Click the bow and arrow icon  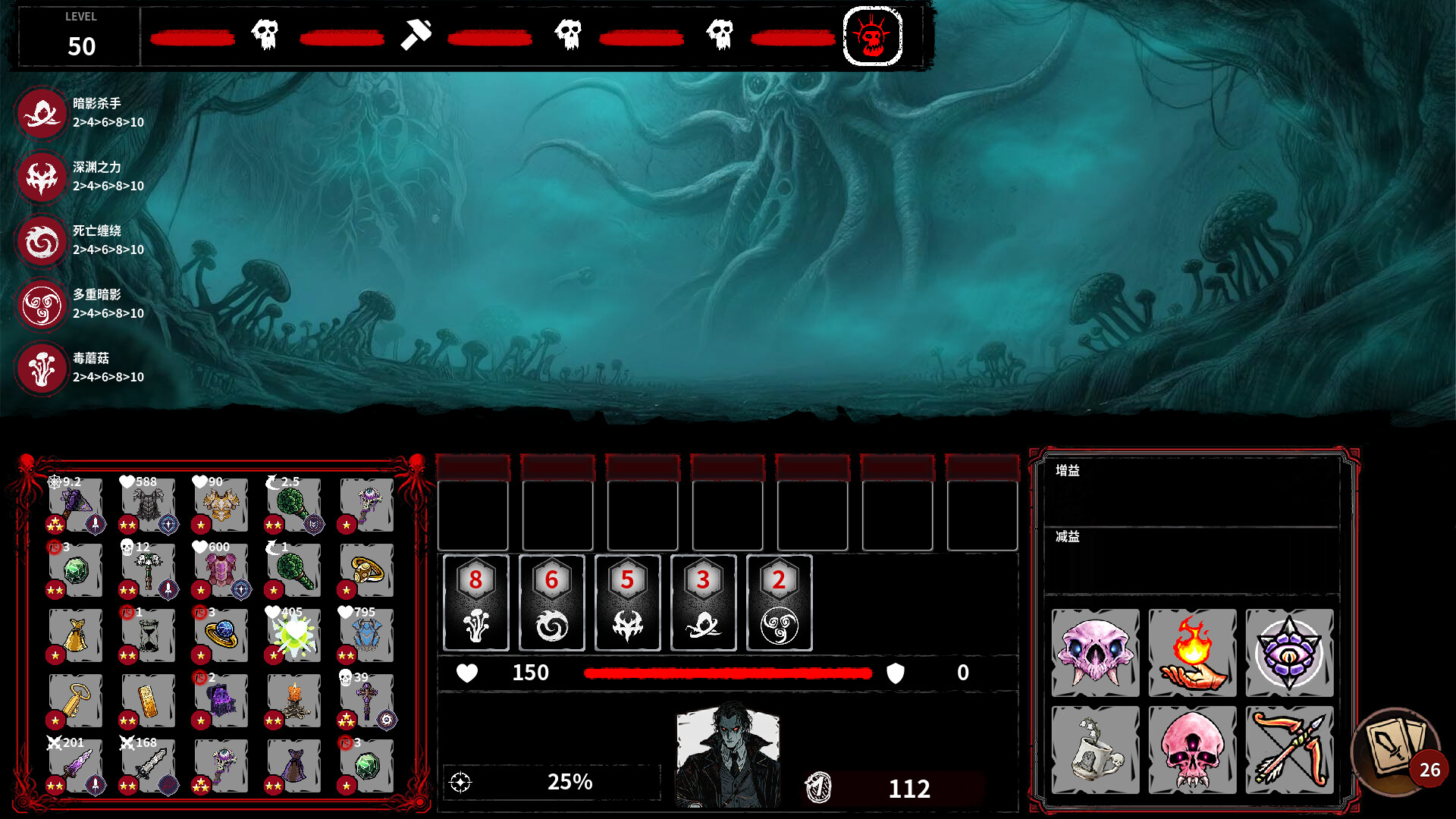pos(1290,751)
